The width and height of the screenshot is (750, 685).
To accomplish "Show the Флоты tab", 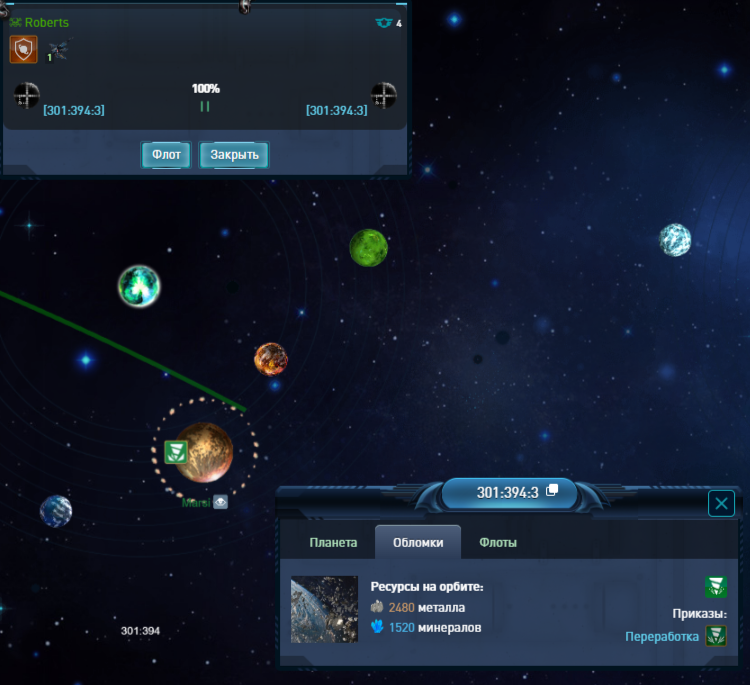I will pyautogui.click(x=498, y=542).
